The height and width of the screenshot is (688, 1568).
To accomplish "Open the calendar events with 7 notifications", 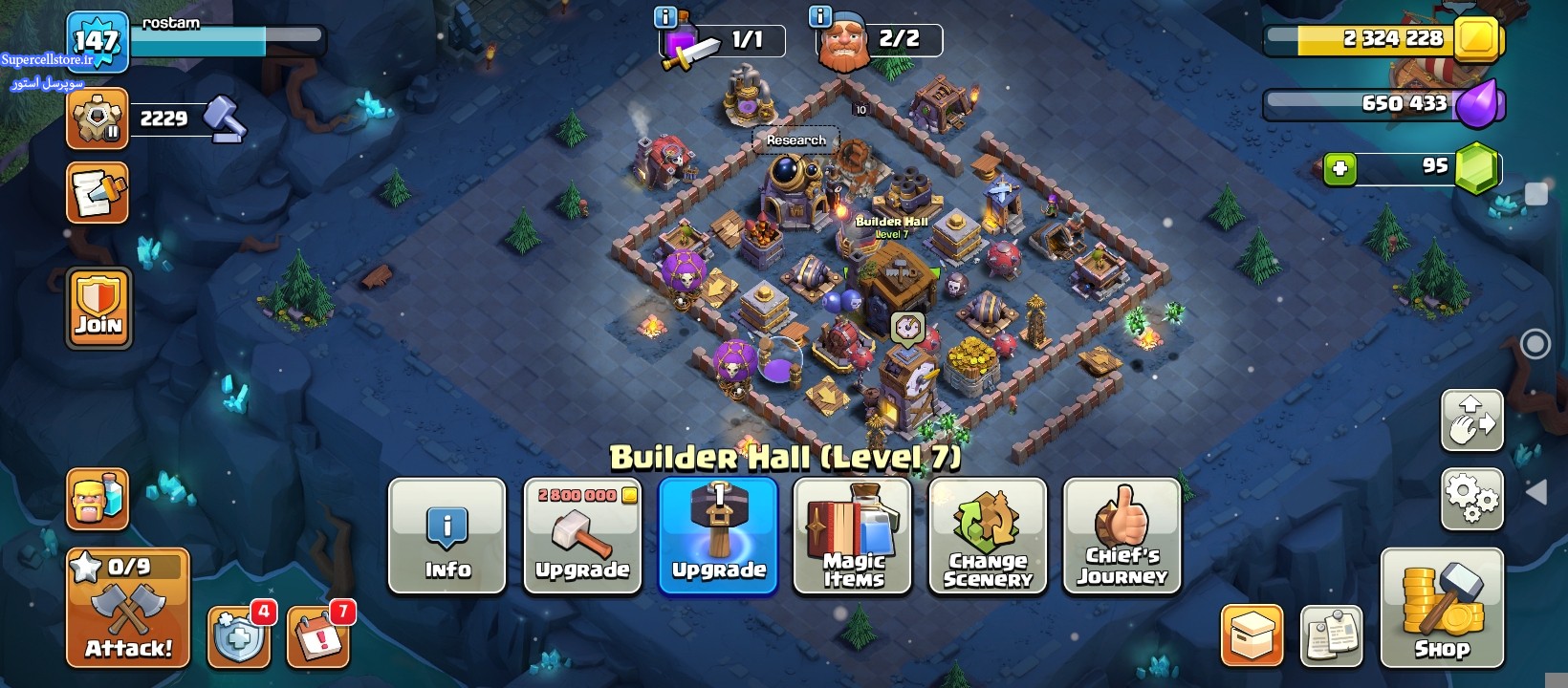I will click(x=318, y=635).
